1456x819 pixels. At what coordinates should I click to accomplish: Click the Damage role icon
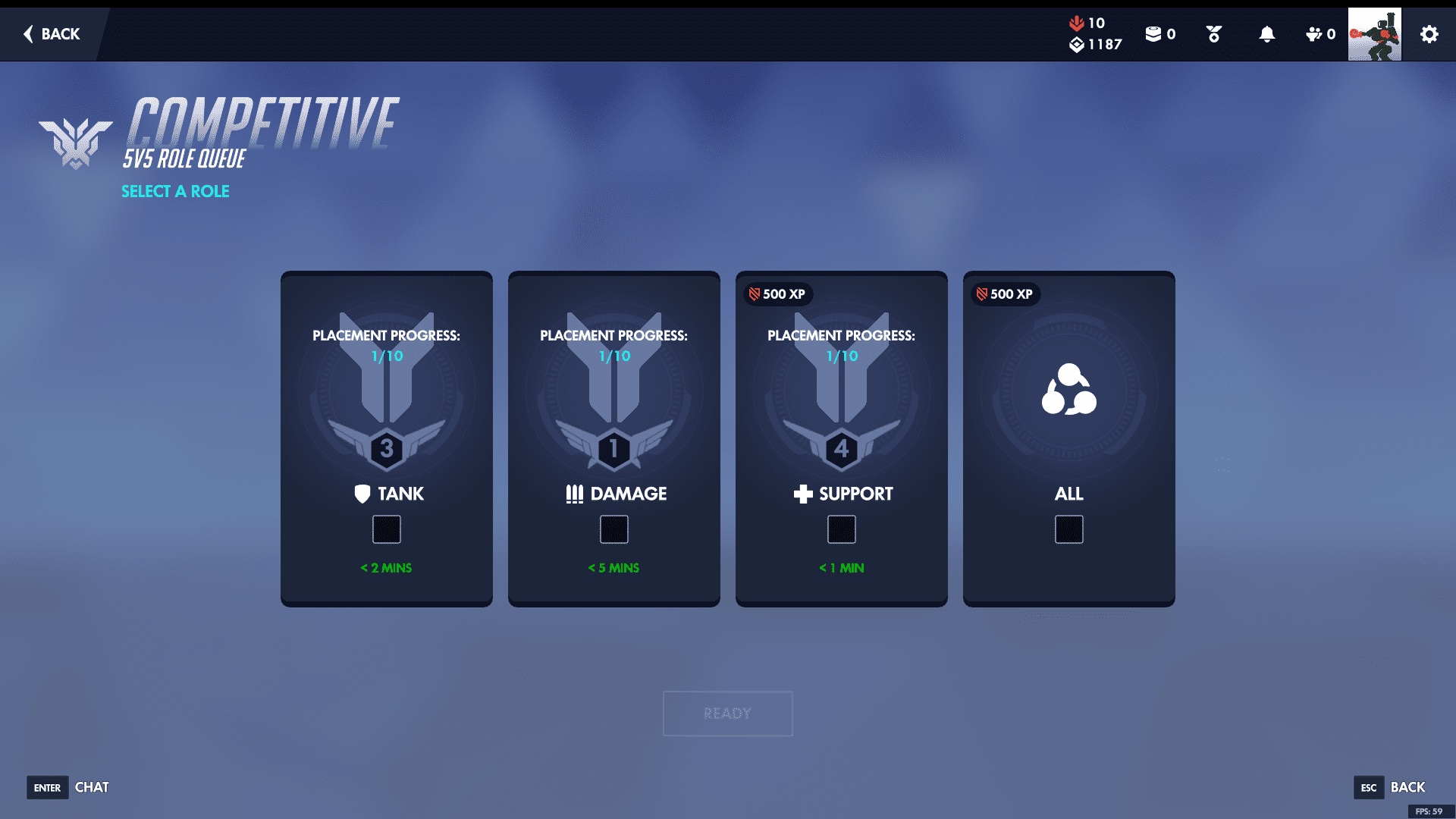click(574, 493)
